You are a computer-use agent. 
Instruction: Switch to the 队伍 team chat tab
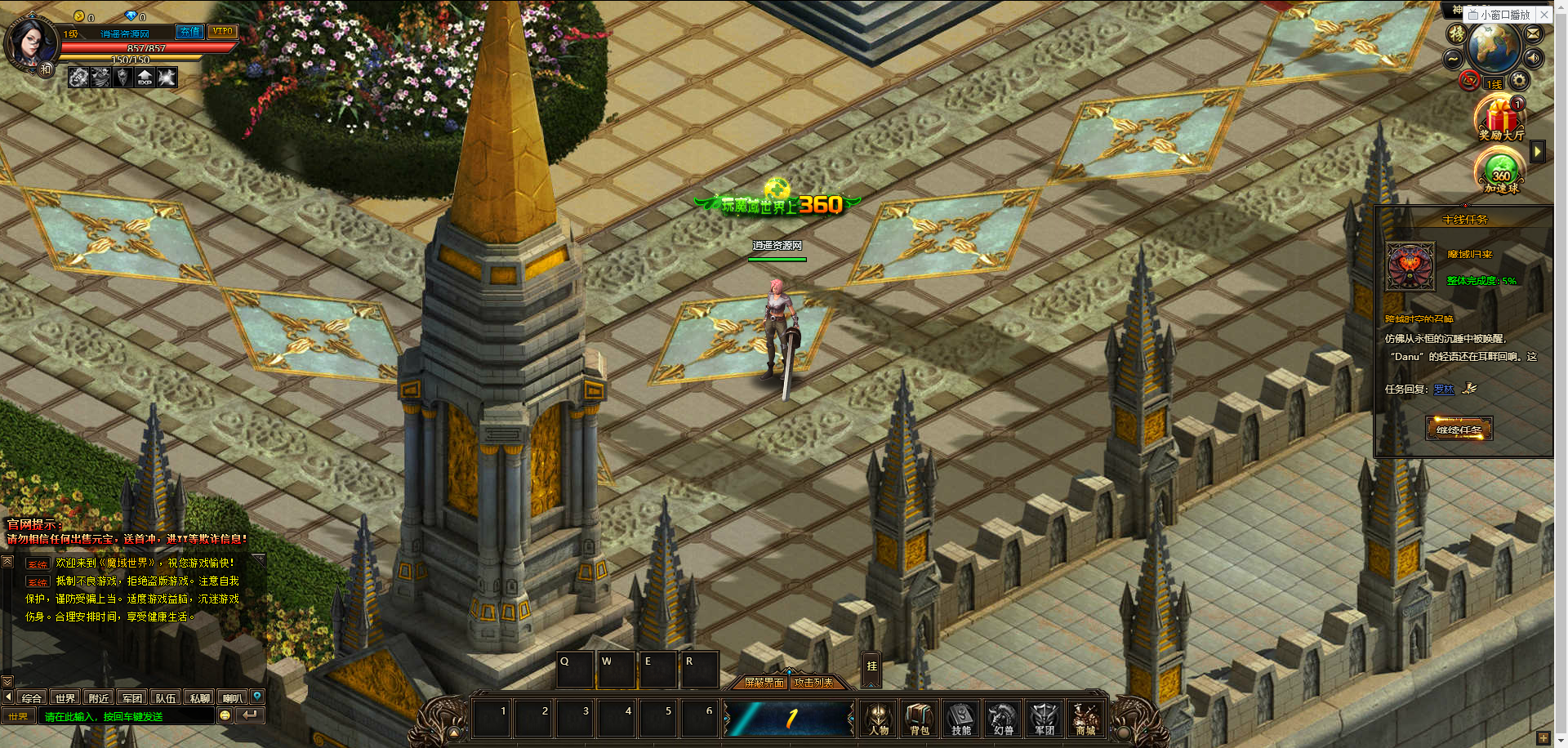166,698
